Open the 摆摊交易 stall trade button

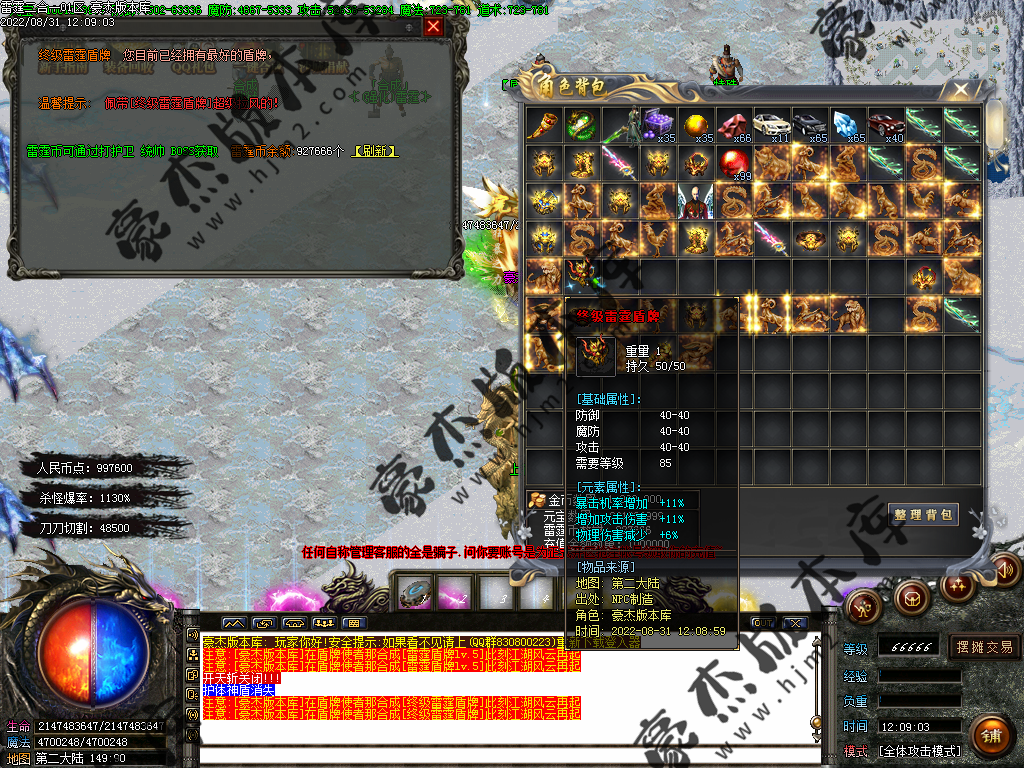(x=984, y=647)
